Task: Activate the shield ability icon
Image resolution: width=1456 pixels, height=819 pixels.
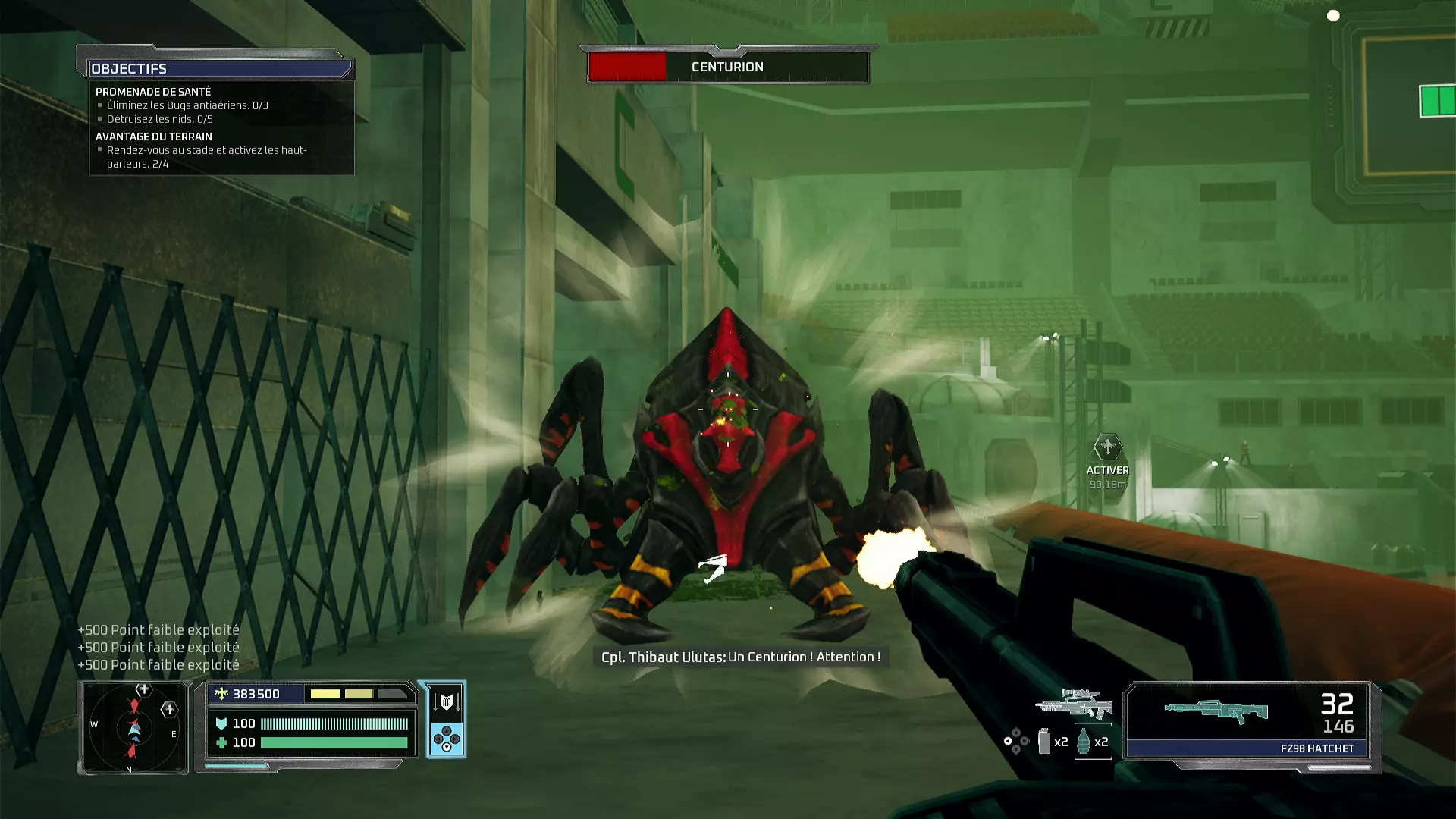Action: (x=446, y=701)
